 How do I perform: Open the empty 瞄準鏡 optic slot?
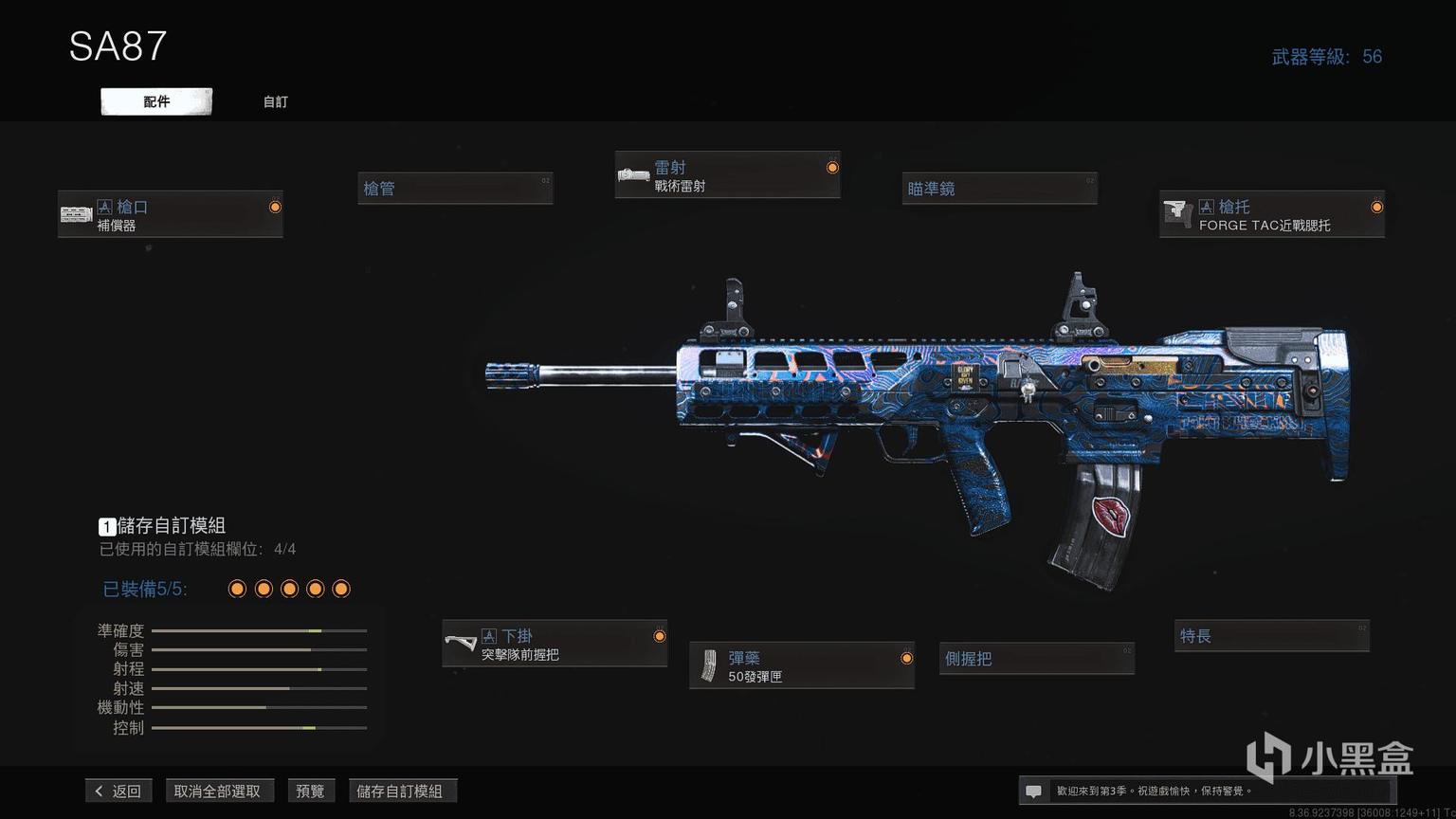tap(999, 189)
